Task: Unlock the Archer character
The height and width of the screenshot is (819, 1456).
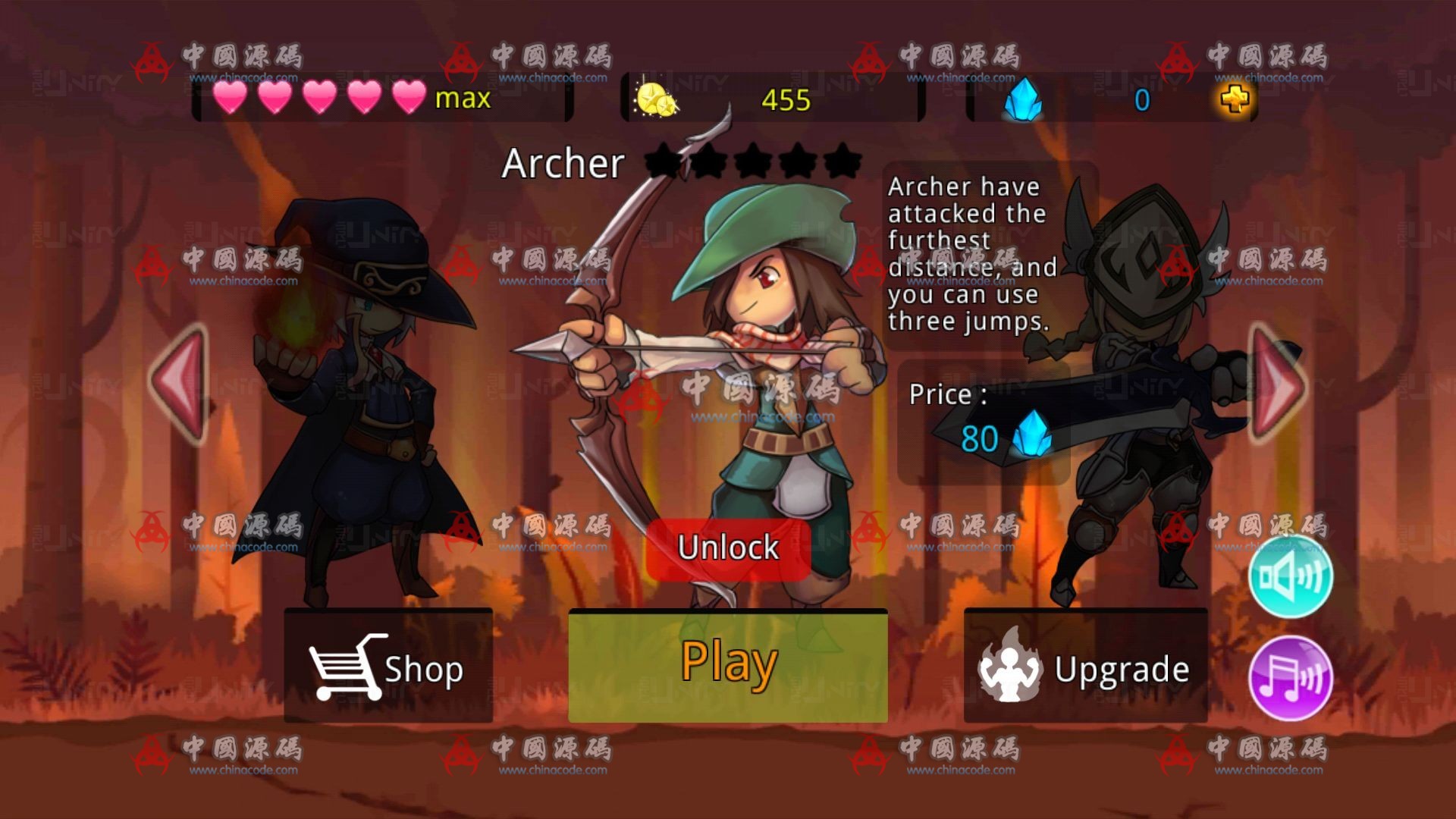Action: 728,548
